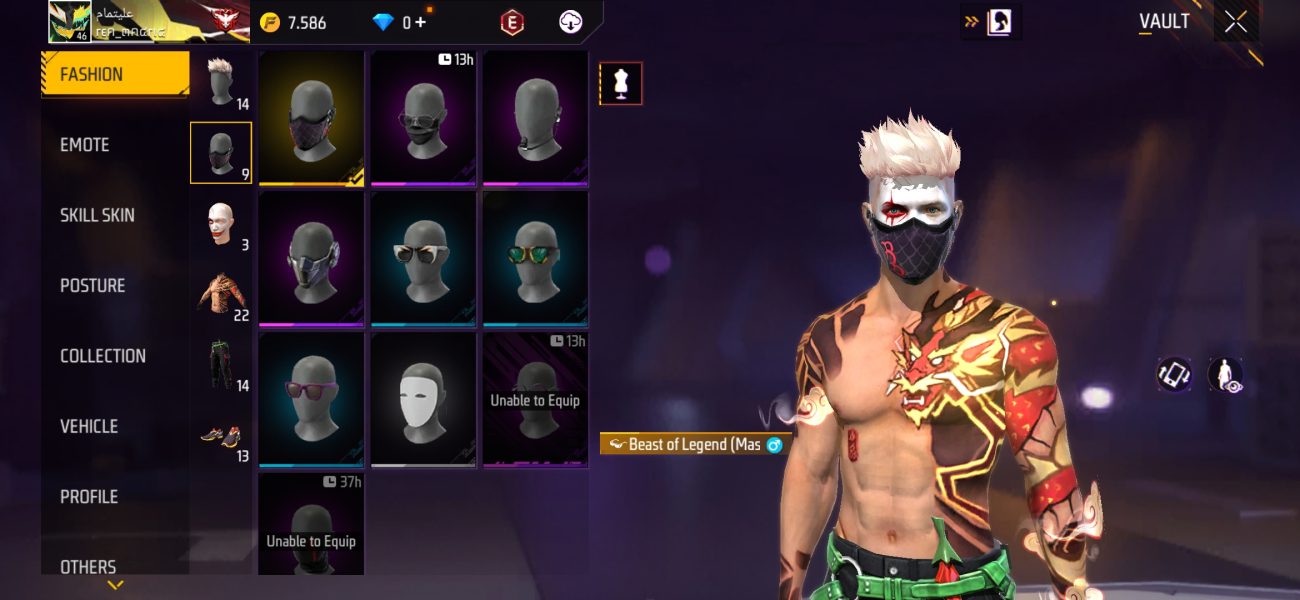Pick the pink sunglasses item
This screenshot has height=600, width=1300.
click(x=312, y=400)
